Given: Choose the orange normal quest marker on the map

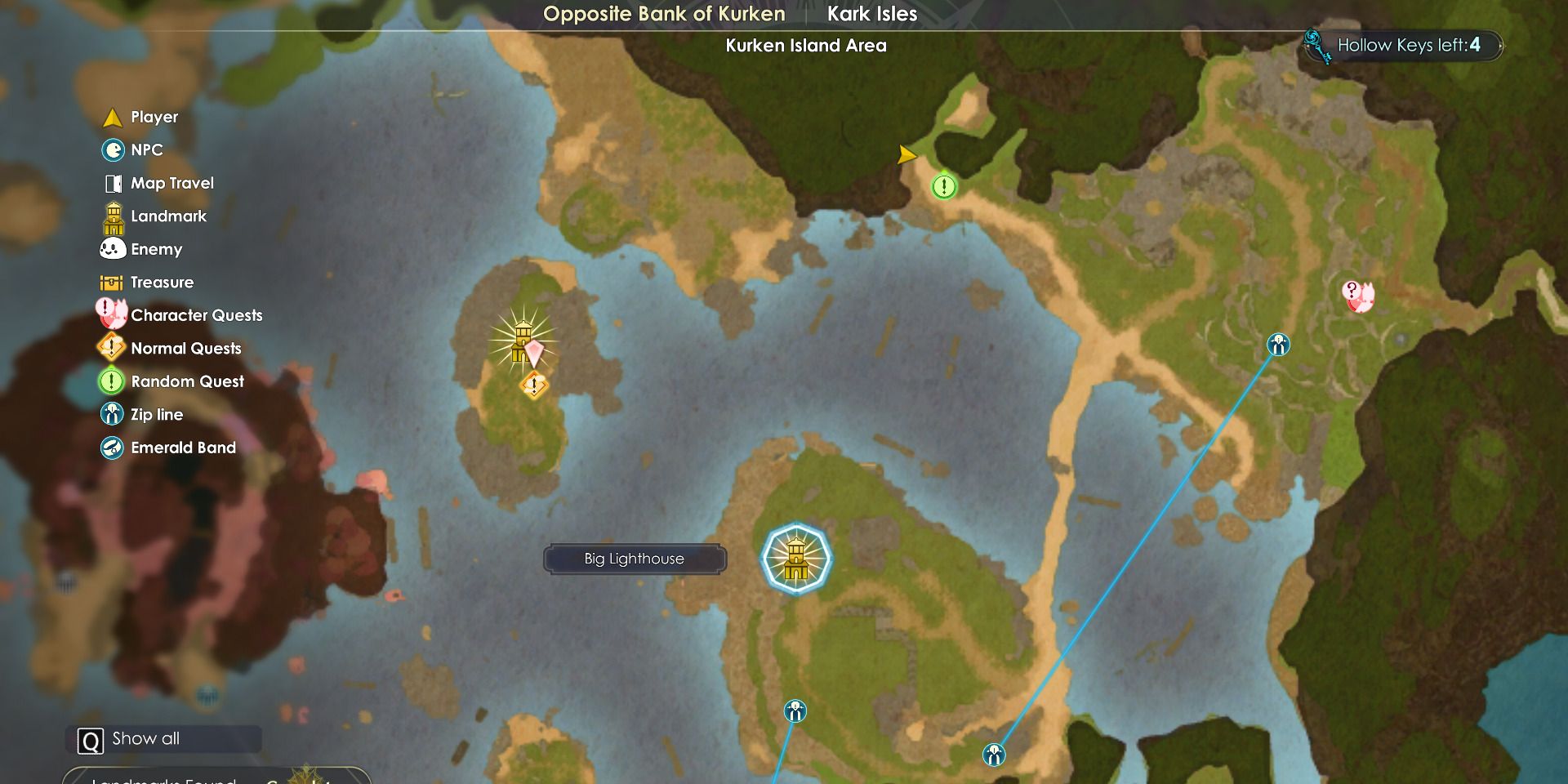Looking at the screenshot, I should click(534, 385).
